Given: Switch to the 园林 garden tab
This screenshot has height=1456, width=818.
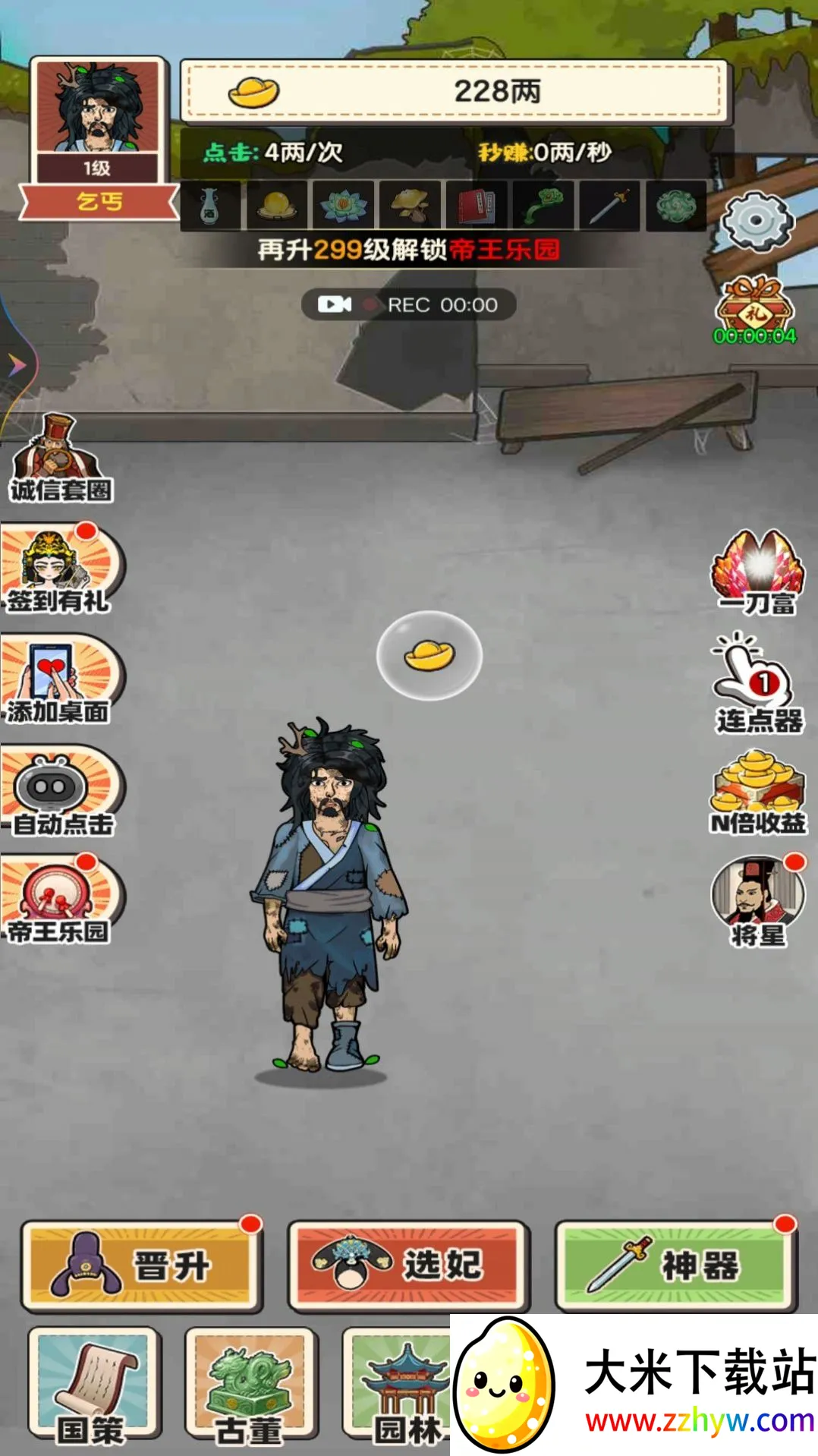Looking at the screenshot, I should (x=400, y=1385).
